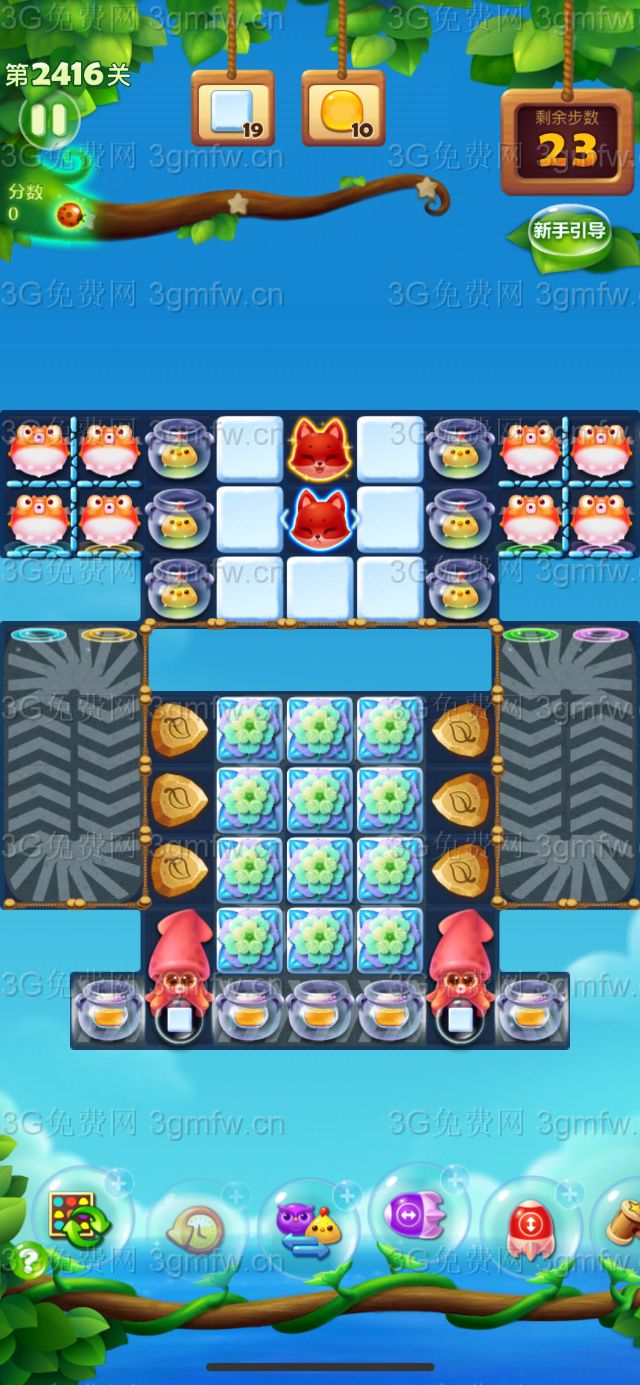Open the 新手引导 beginner guide
Screen dimensions: 640x1385
(569, 231)
